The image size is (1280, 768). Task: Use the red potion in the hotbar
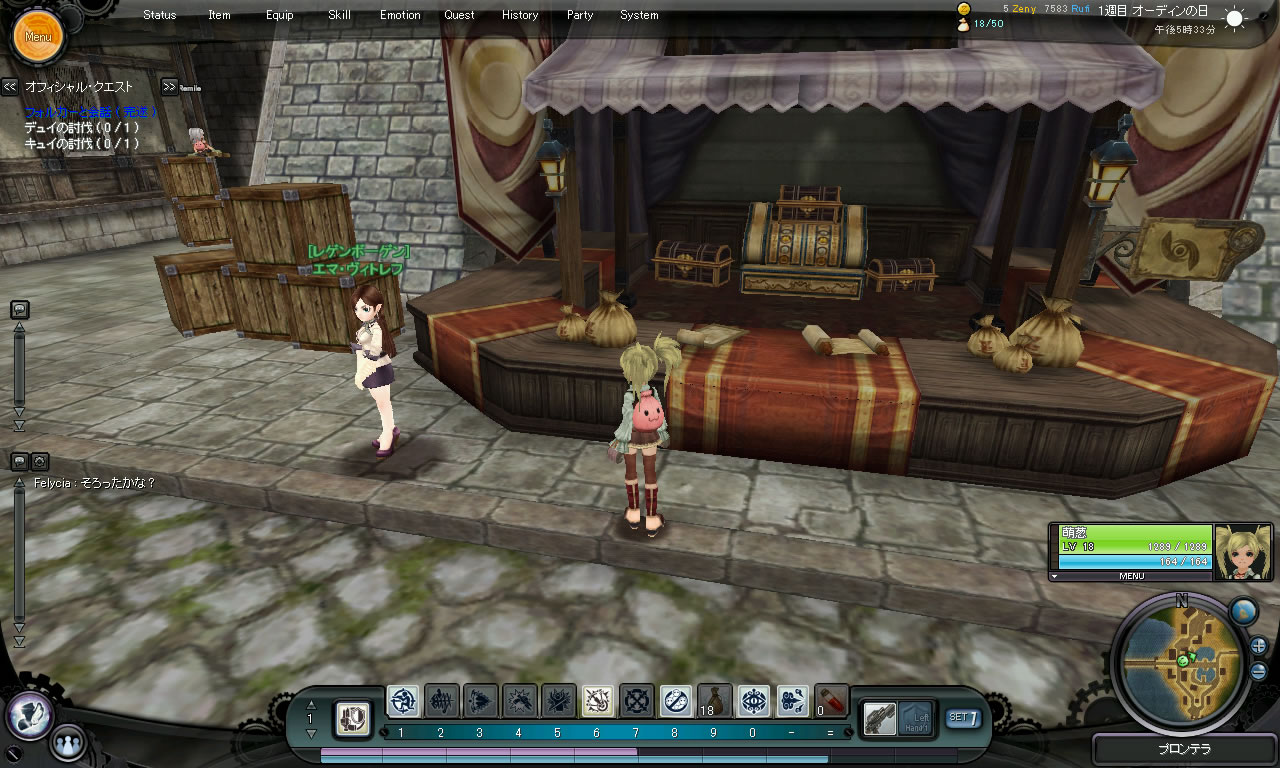click(x=831, y=701)
